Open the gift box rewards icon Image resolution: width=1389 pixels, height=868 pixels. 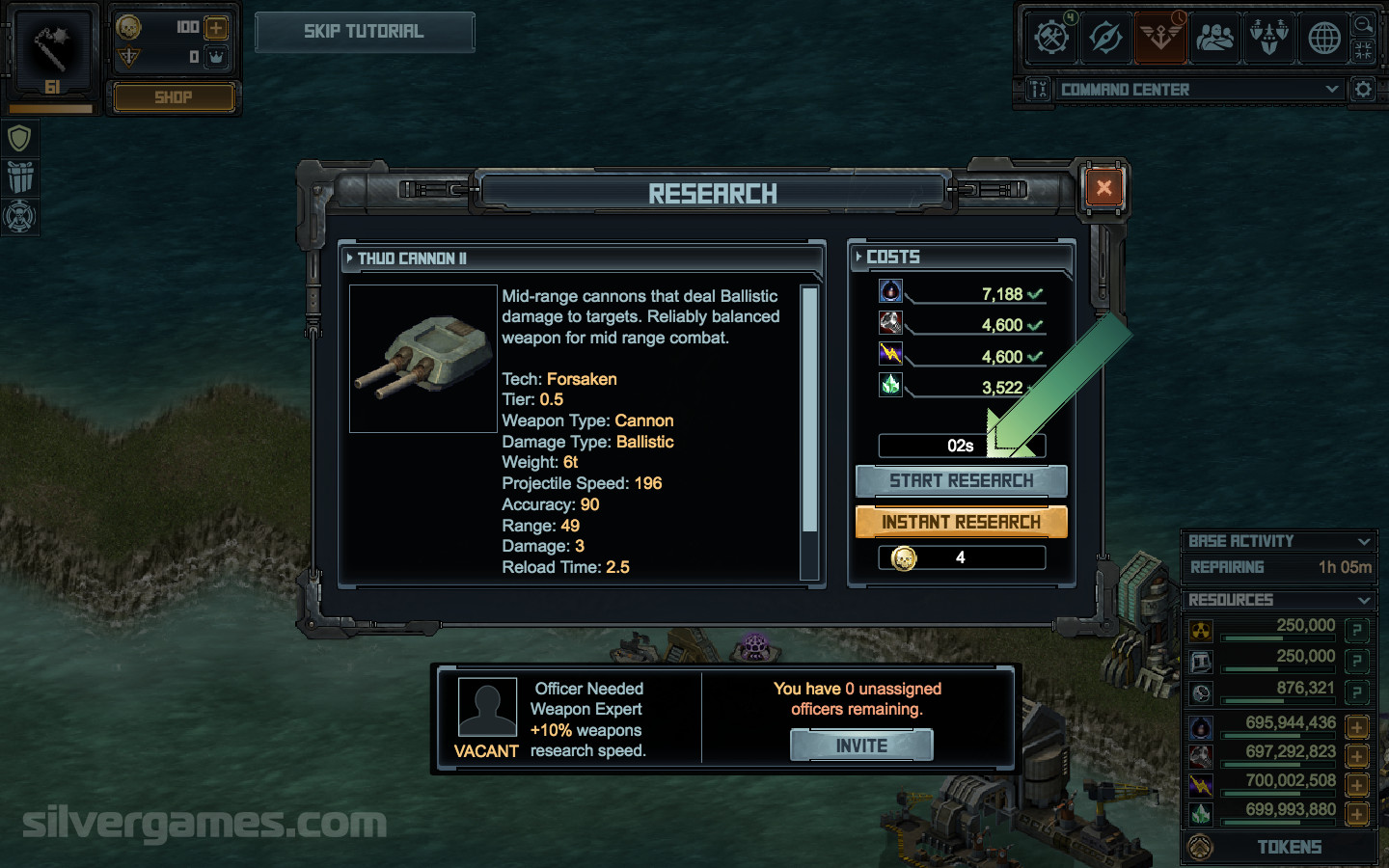coord(19,177)
